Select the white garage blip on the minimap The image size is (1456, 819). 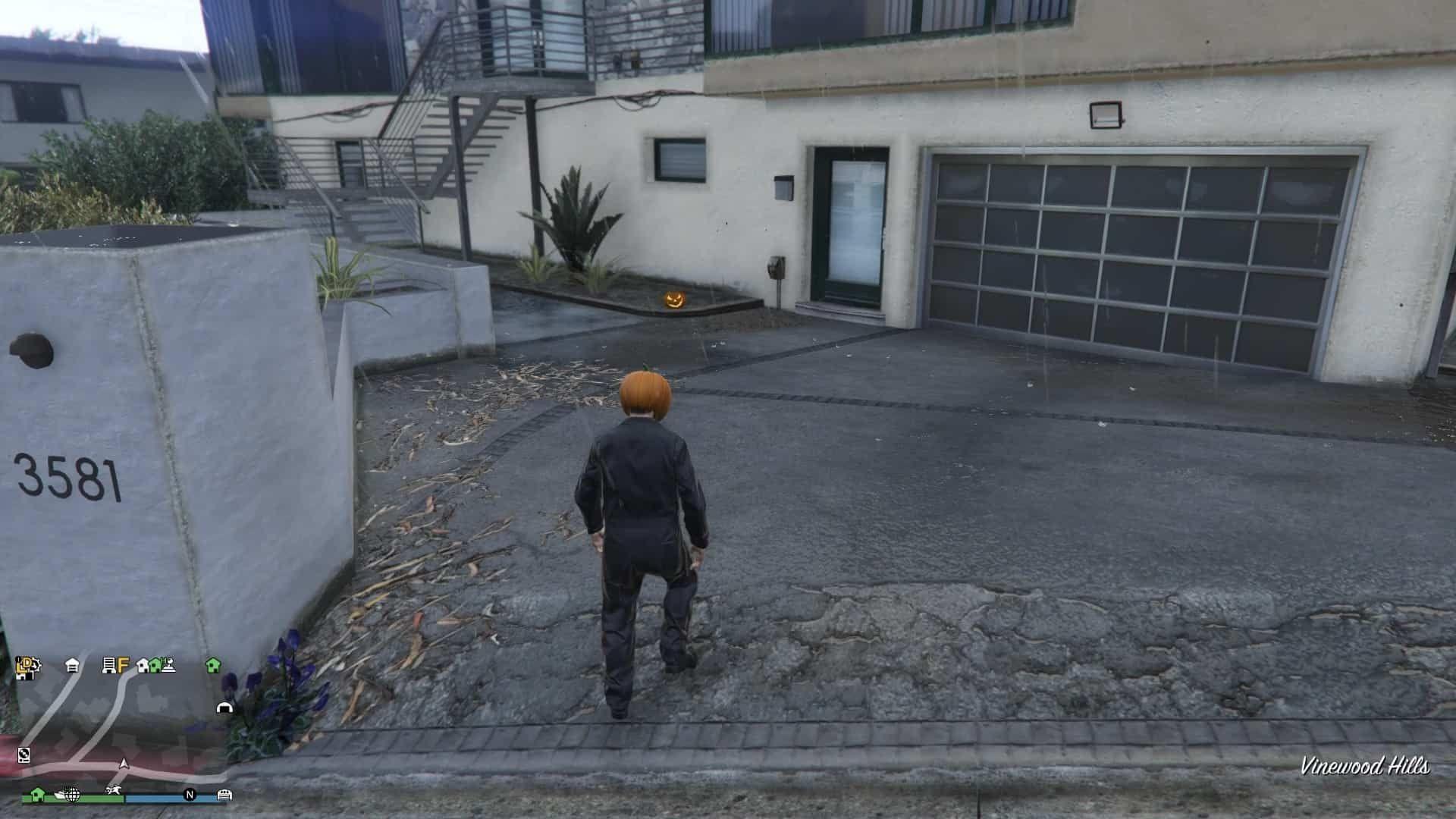pos(72,665)
